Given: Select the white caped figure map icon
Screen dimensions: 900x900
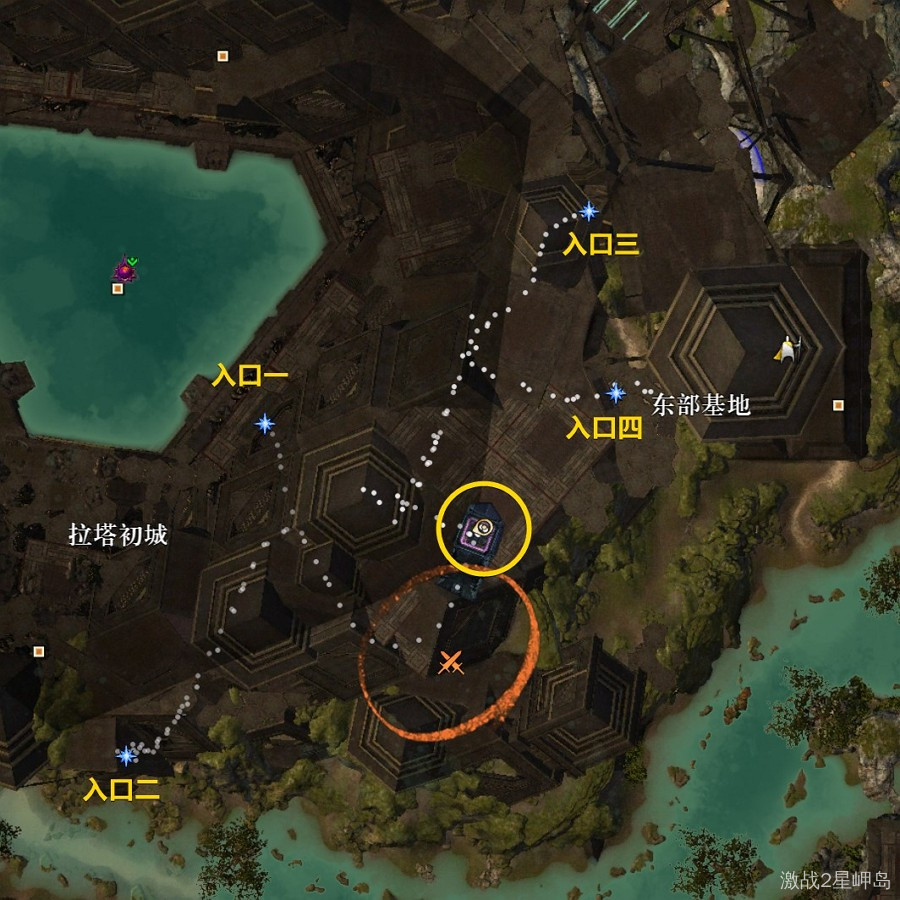Looking at the screenshot, I should click(x=787, y=348).
